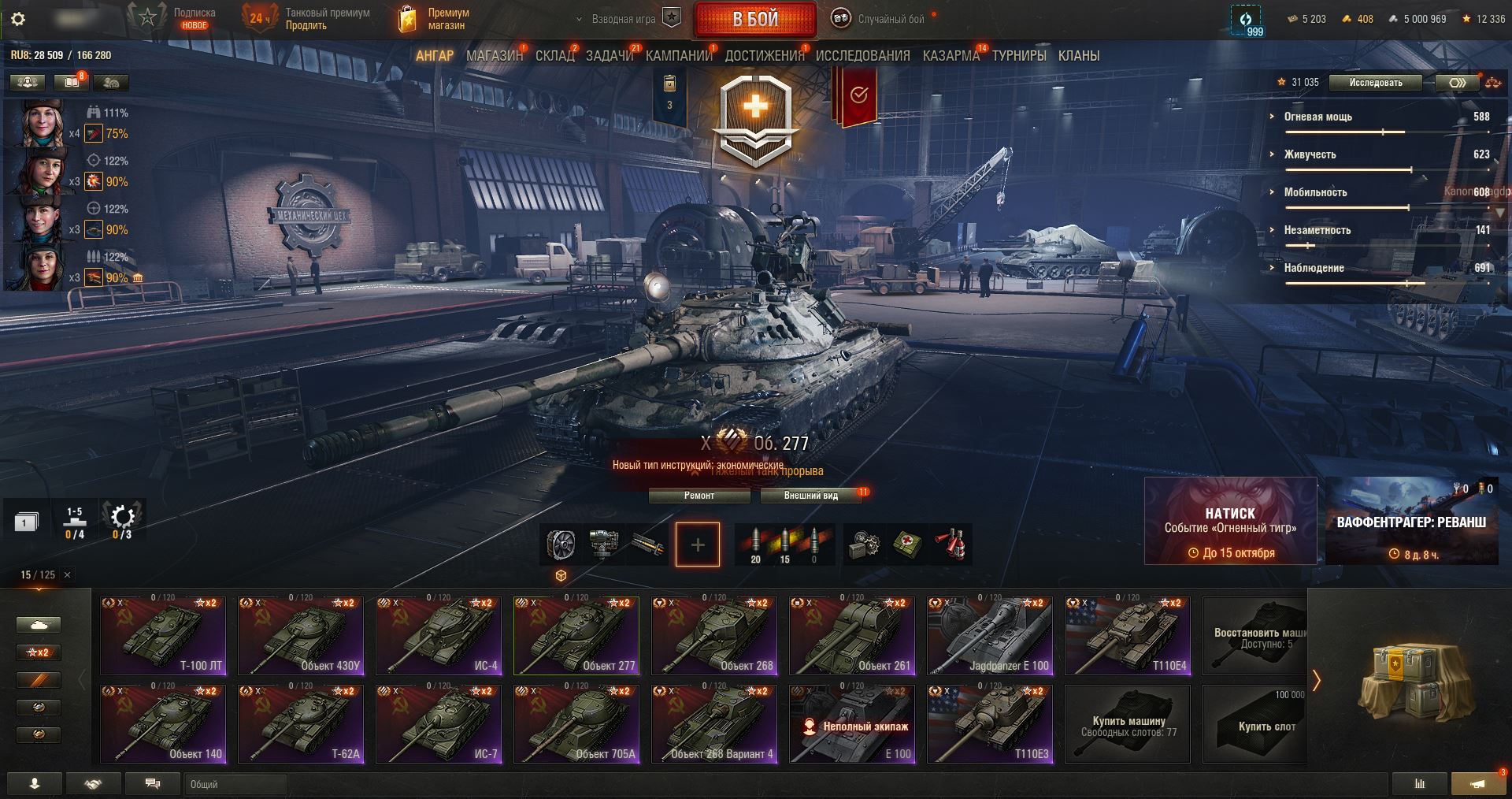Show the КЛАНЫ tab
Viewport: 1512px width, 799px height.
click(x=1078, y=56)
